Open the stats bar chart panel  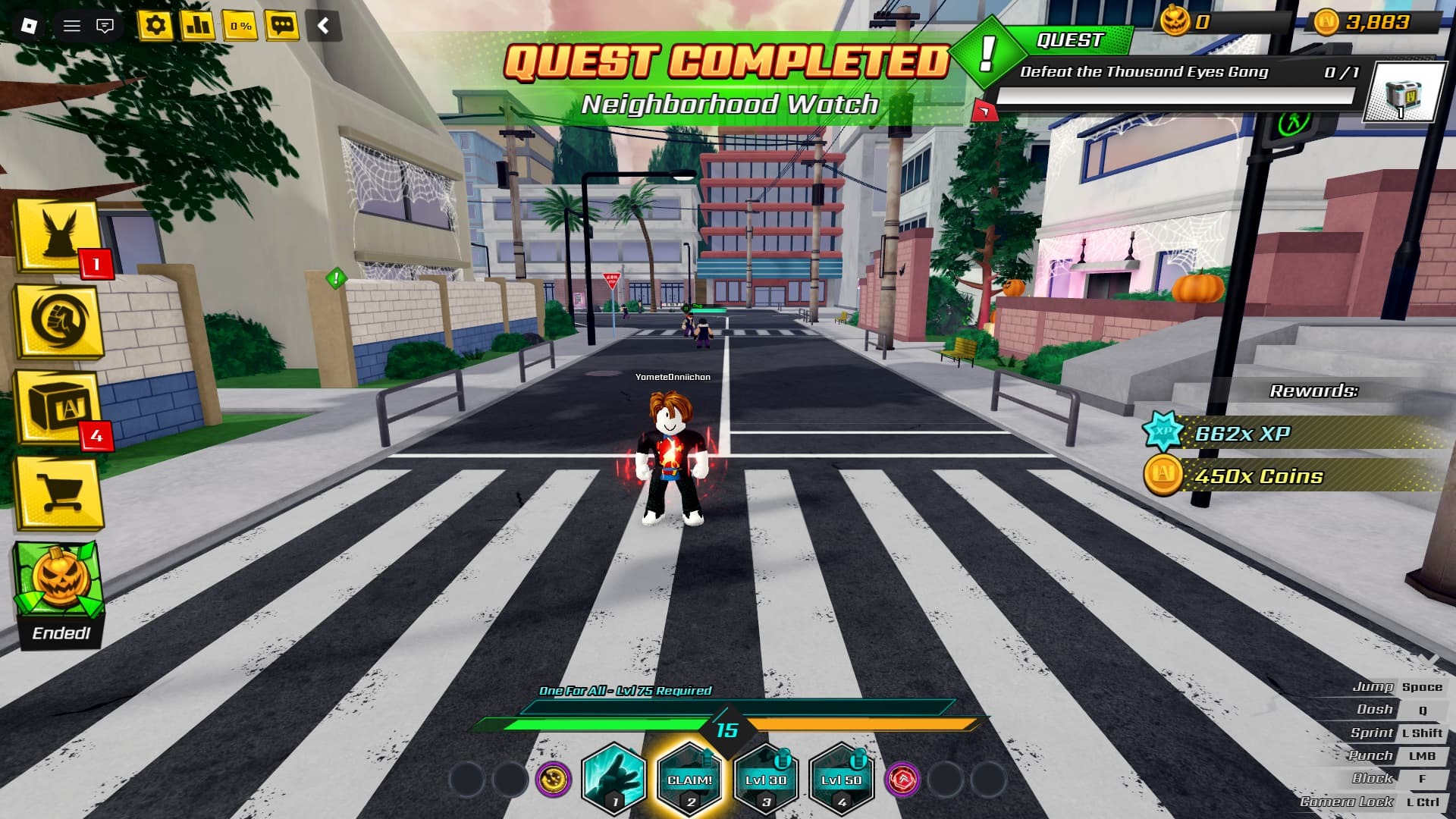(x=197, y=24)
